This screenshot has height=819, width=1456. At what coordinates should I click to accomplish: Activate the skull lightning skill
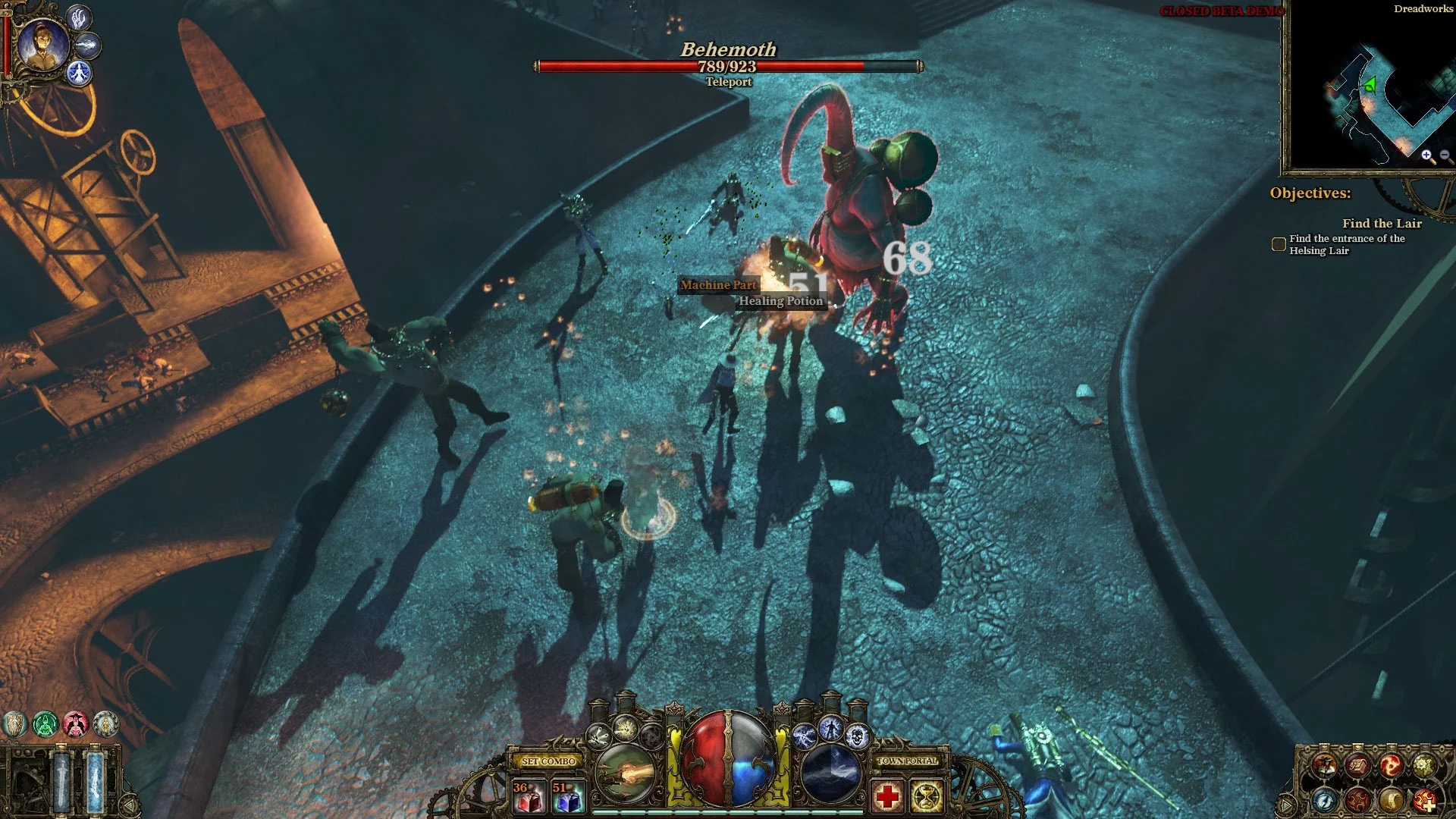point(856,736)
